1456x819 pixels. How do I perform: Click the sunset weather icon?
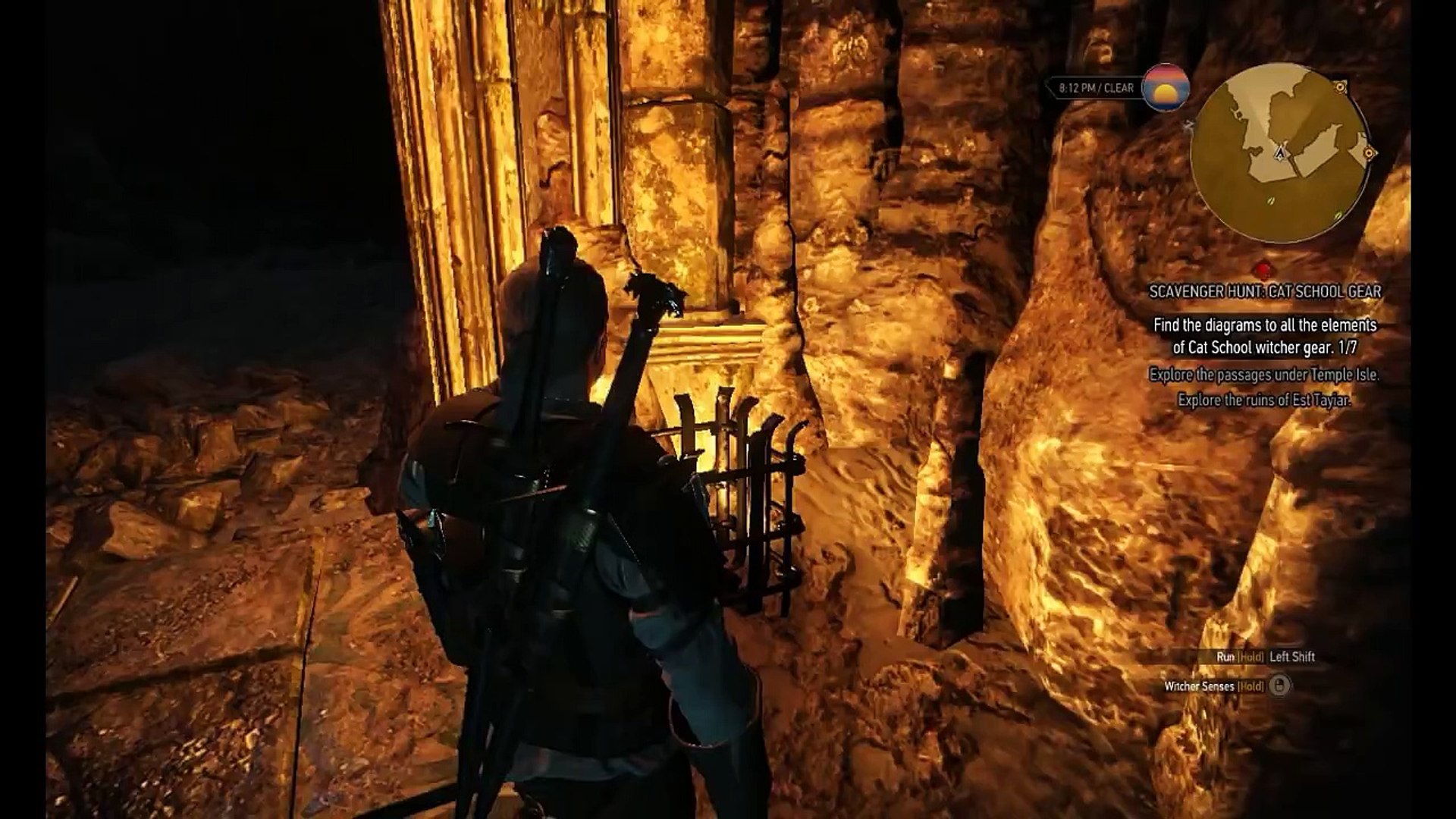(1166, 88)
